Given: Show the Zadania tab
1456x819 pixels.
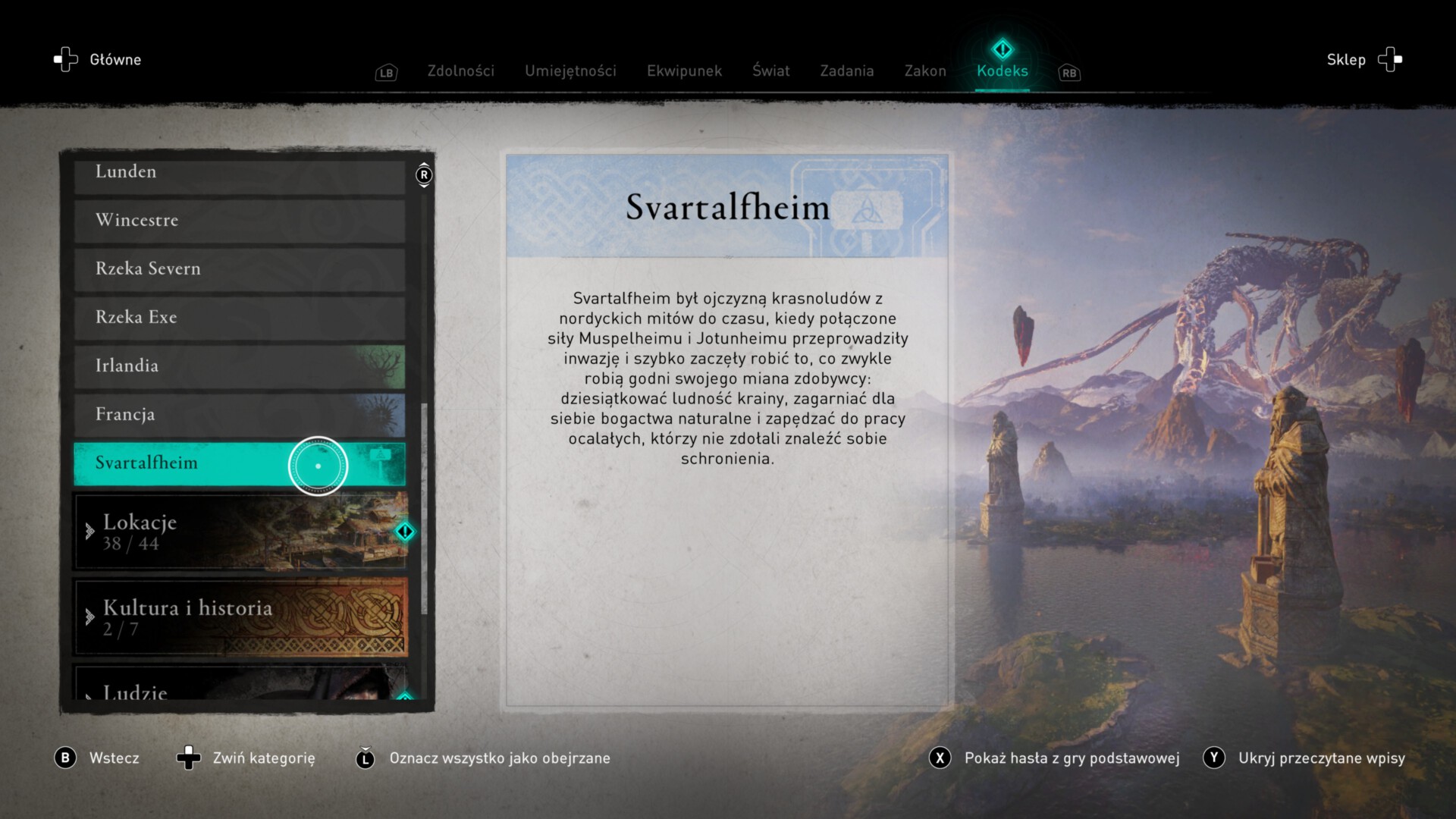Looking at the screenshot, I should [846, 71].
